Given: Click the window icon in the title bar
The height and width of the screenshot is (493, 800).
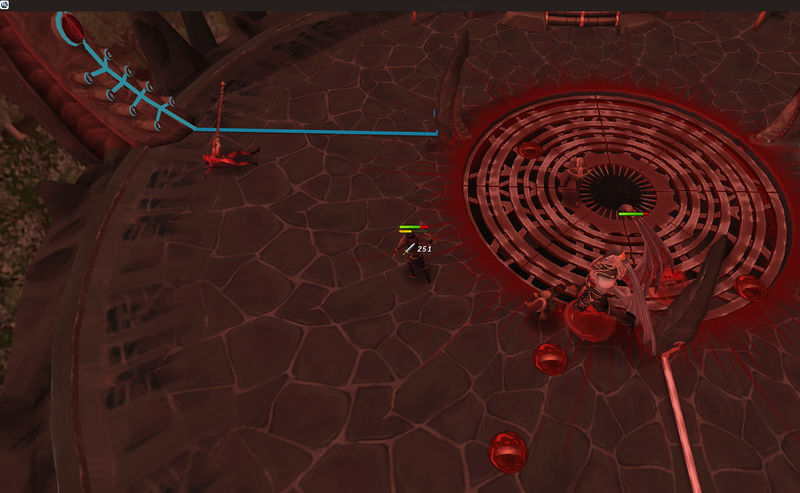Looking at the screenshot, I should [5, 5].
